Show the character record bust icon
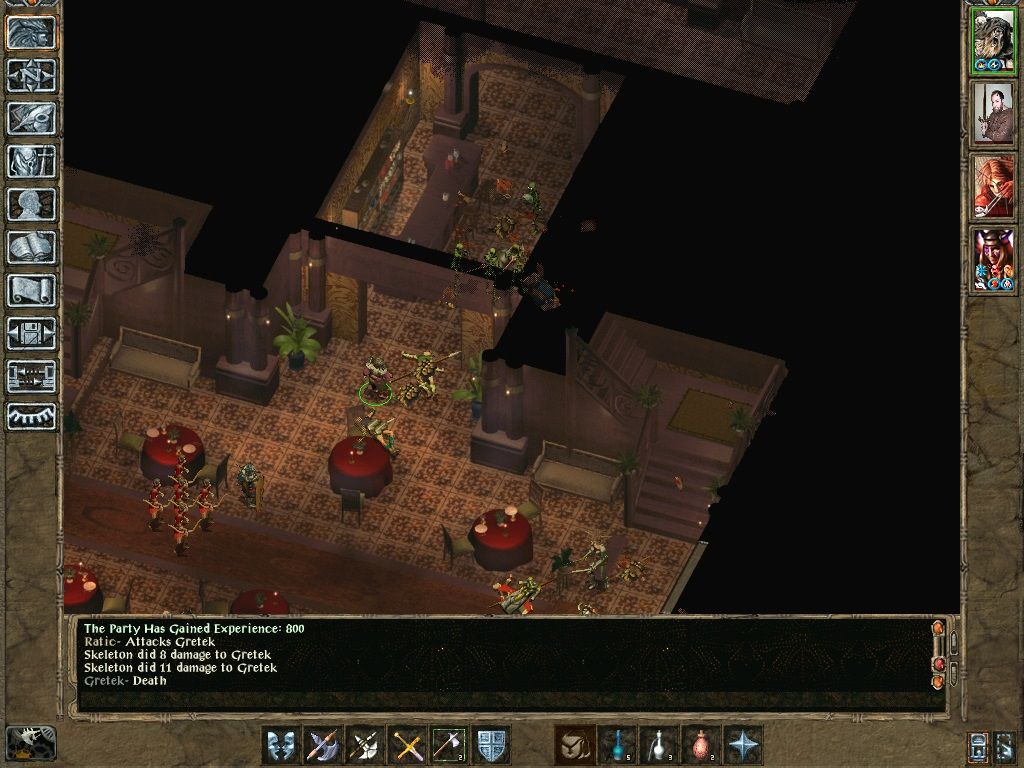This screenshot has width=1024, height=768. (x=32, y=204)
